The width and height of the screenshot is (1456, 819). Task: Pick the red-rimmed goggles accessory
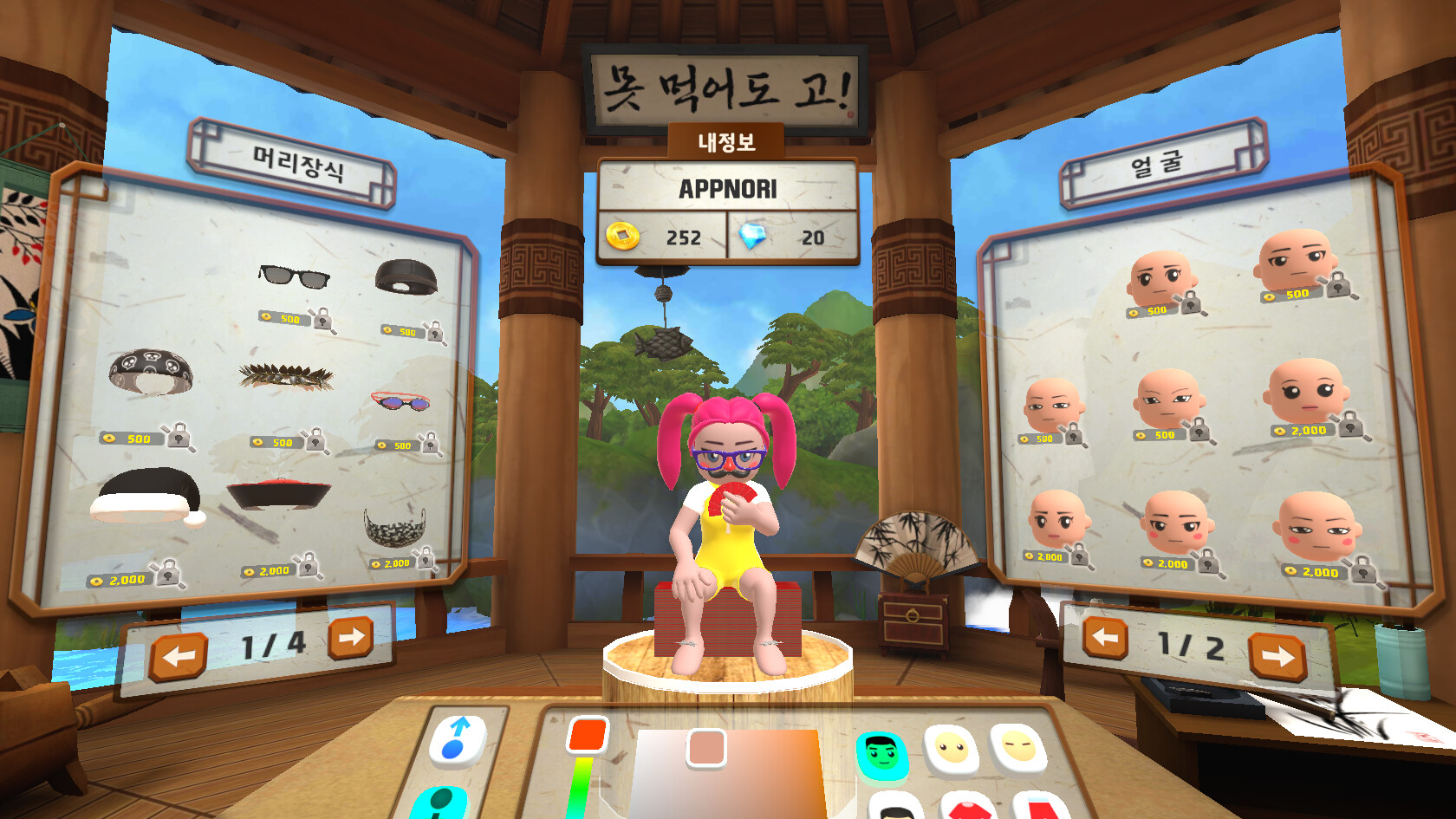[x=401, y=403]
